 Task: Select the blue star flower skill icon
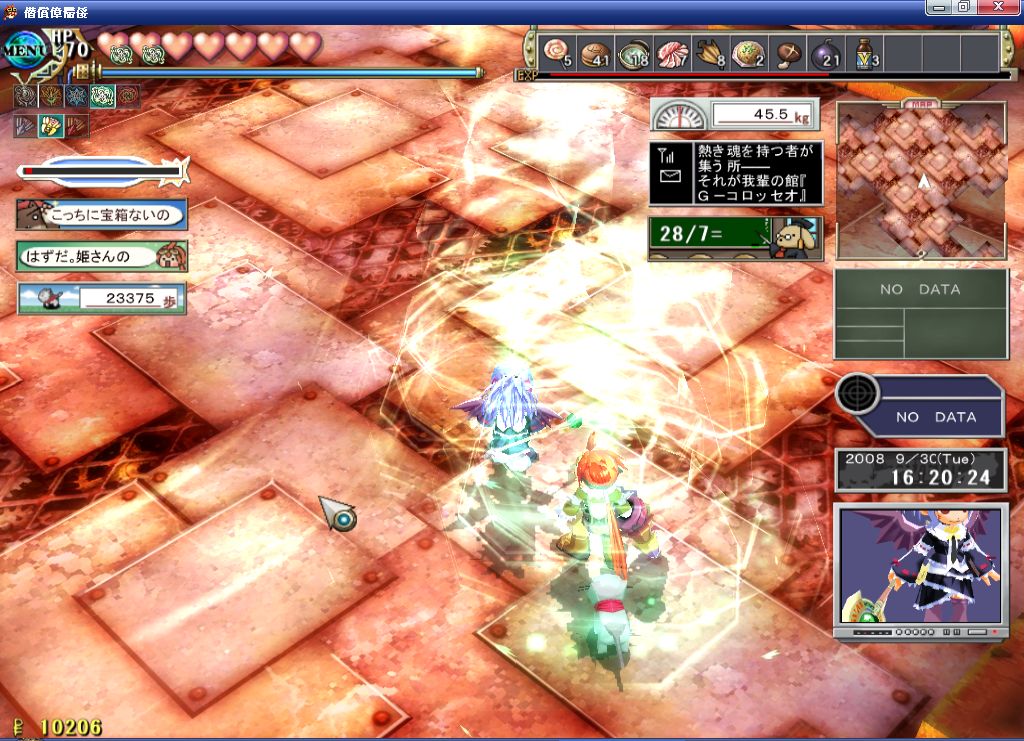[x=76, y=96]
